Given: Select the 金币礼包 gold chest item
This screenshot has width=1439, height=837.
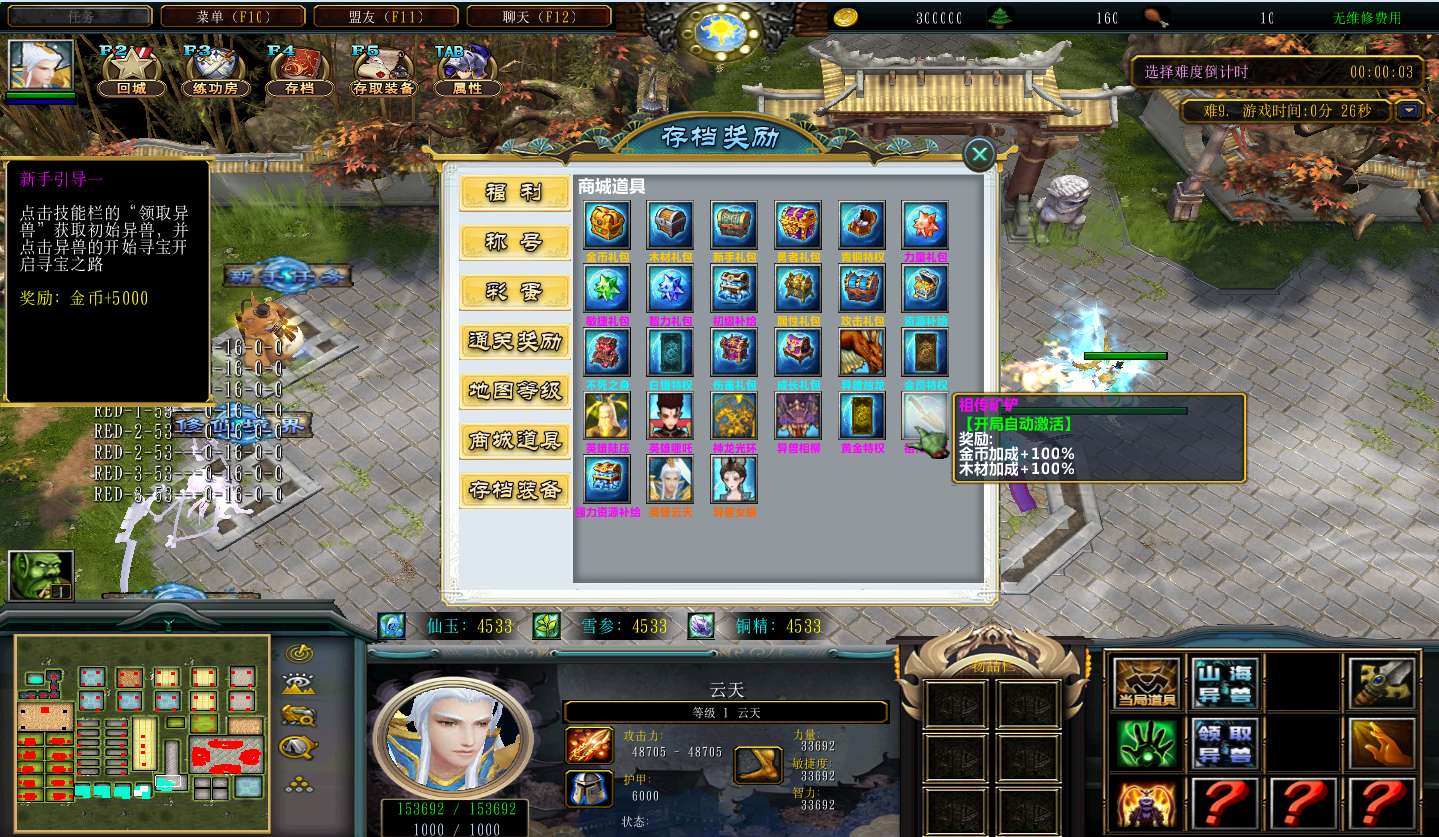Looking at the screenshot, I should click(x=607, y=225).
